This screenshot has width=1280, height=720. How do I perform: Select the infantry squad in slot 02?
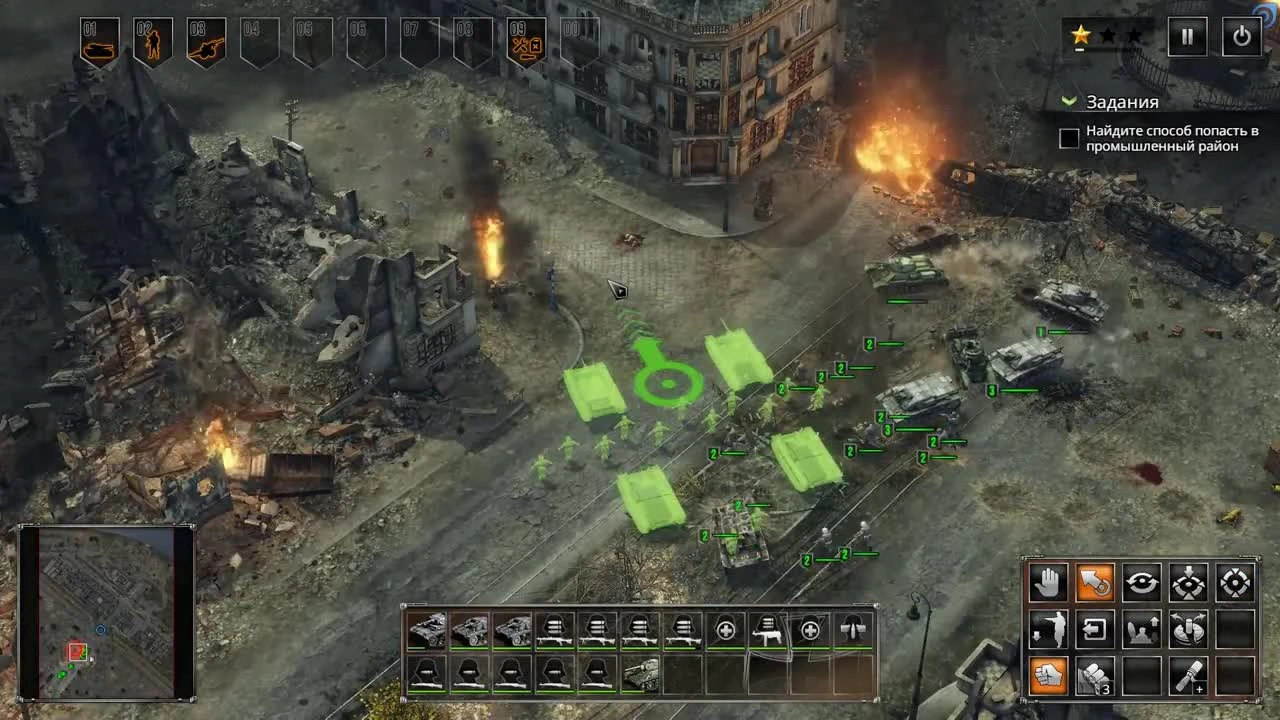[152, 40]
